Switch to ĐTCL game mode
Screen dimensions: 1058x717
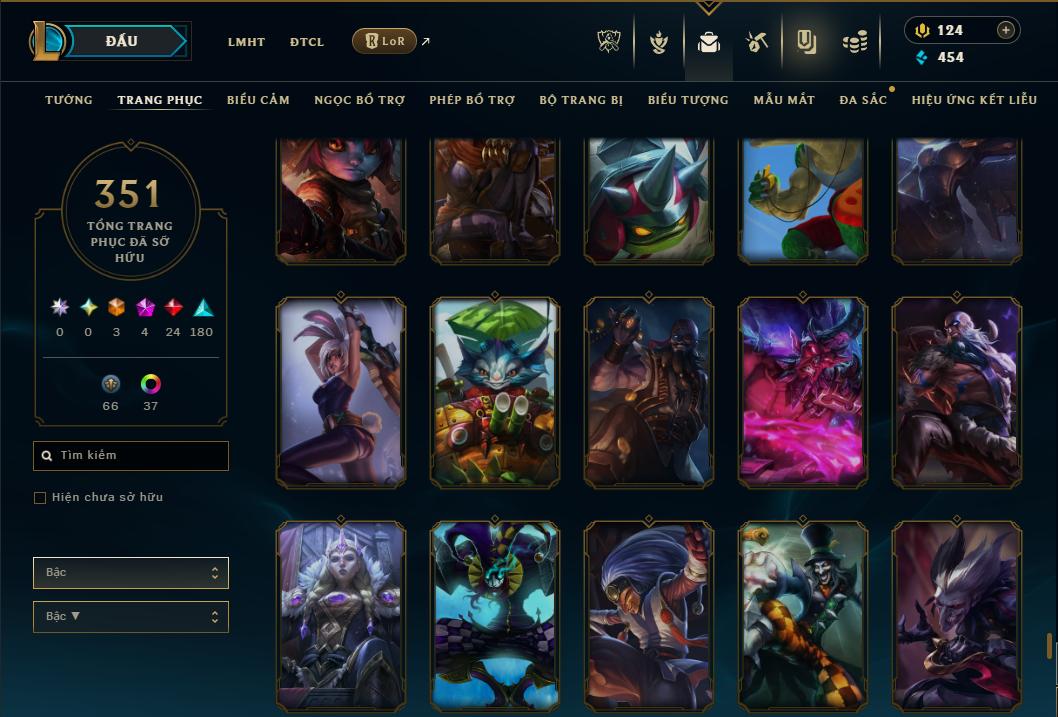(x=307, y=42)
